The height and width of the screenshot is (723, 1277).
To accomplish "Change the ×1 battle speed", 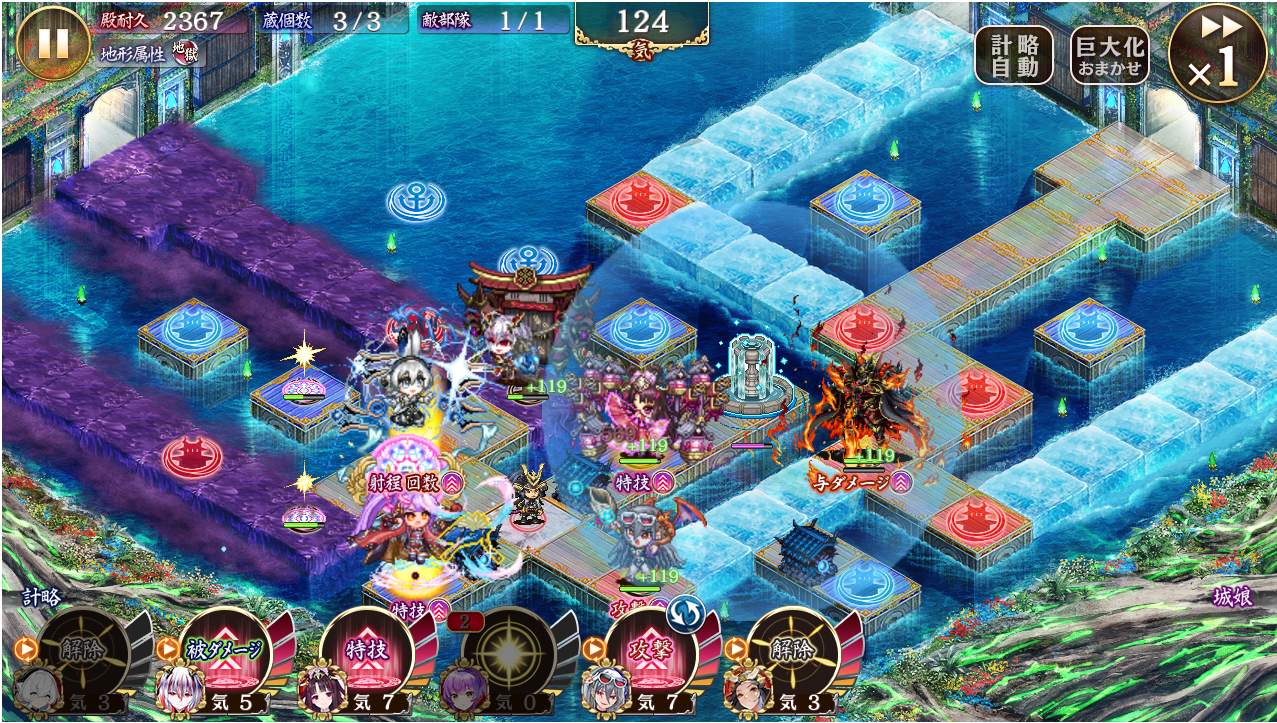I will [x=1216, y=55].
